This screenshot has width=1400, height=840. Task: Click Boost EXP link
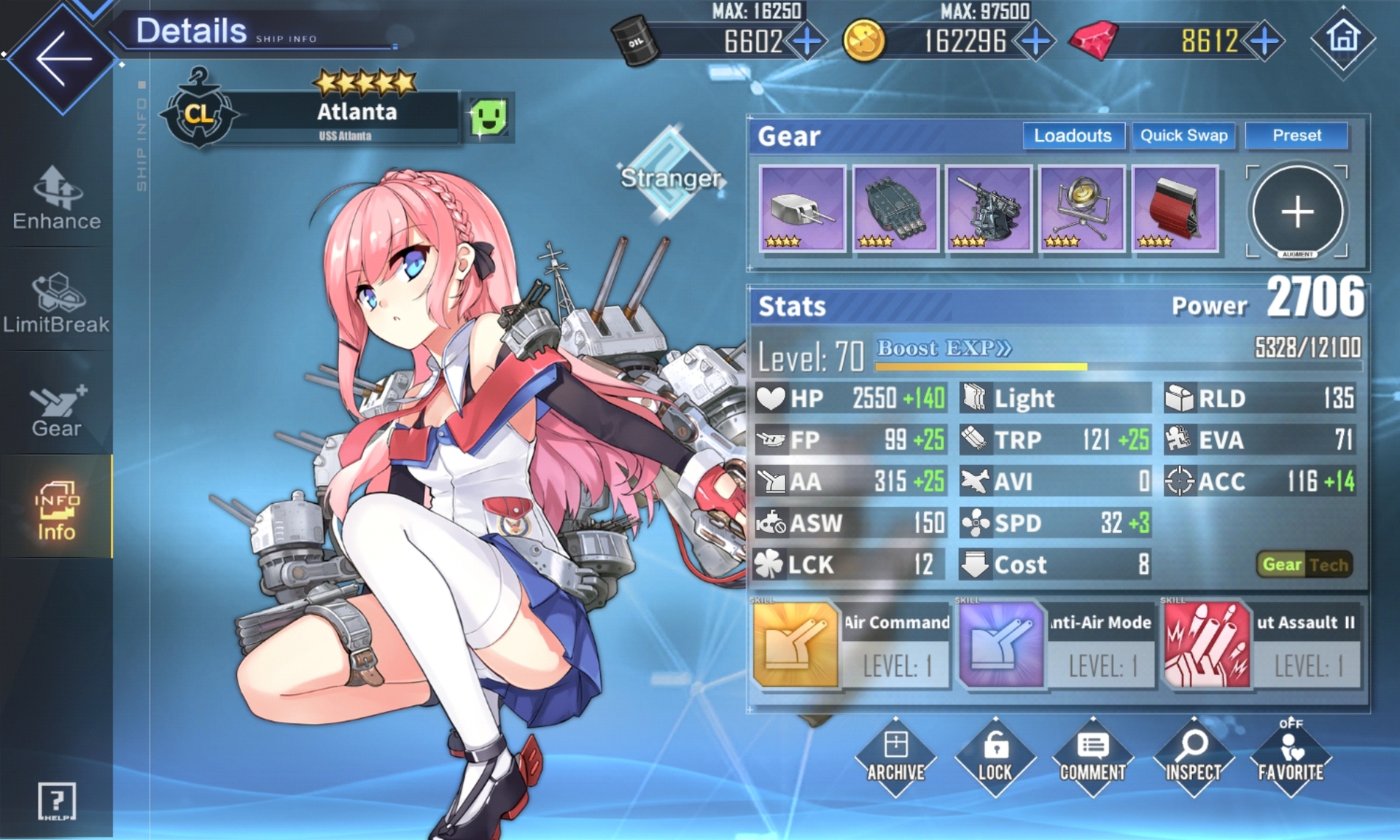[x=944, y=349]
